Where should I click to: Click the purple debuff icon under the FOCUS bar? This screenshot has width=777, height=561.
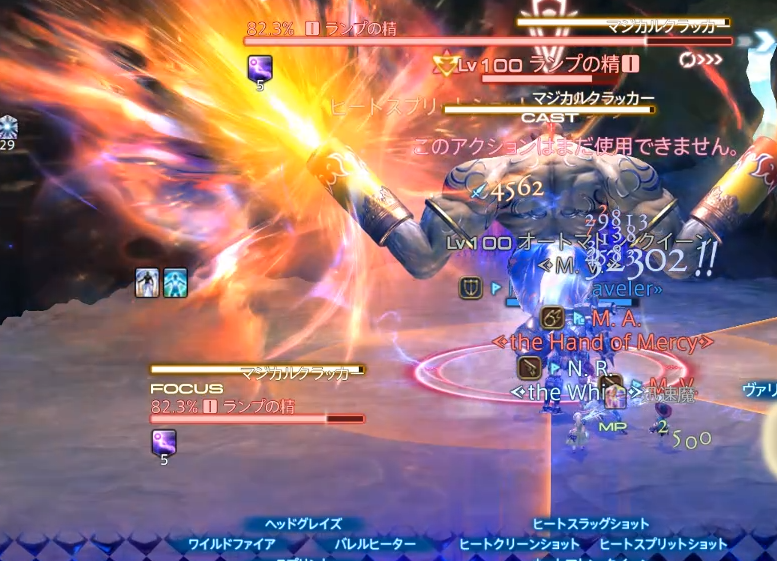point(164,440)
